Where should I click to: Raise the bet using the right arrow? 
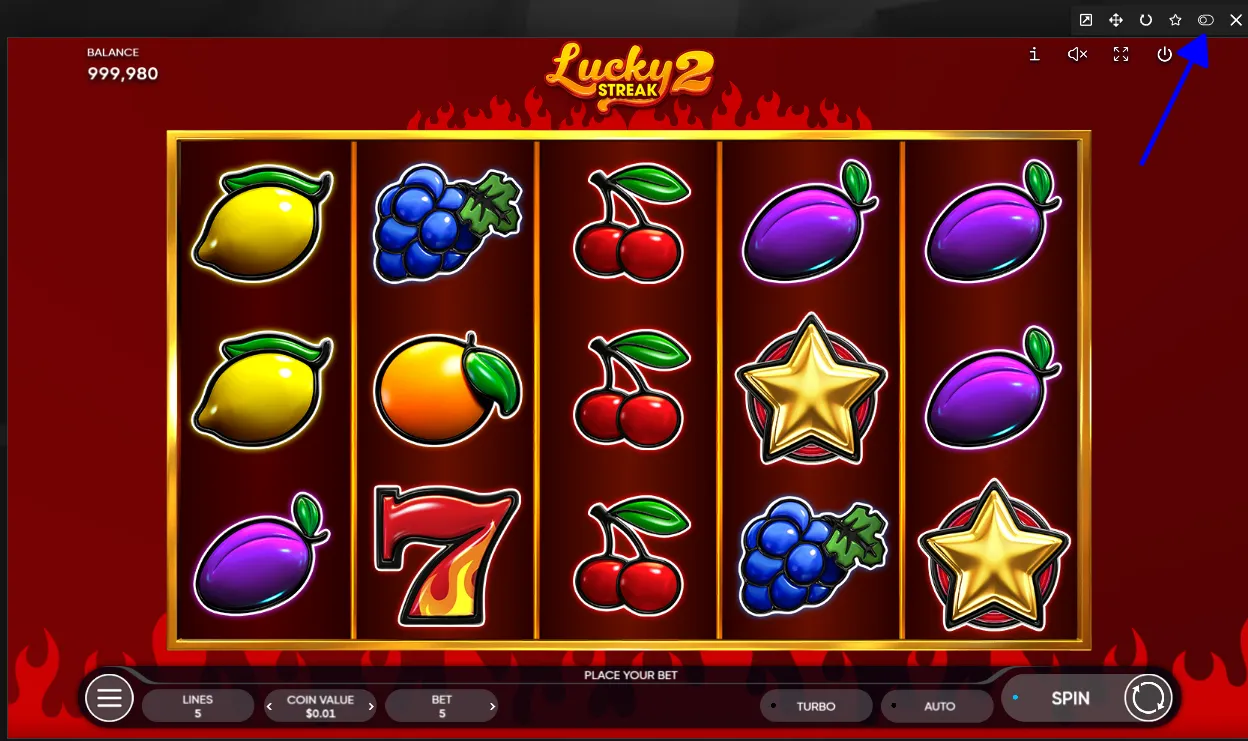click(x=492, y=706)
